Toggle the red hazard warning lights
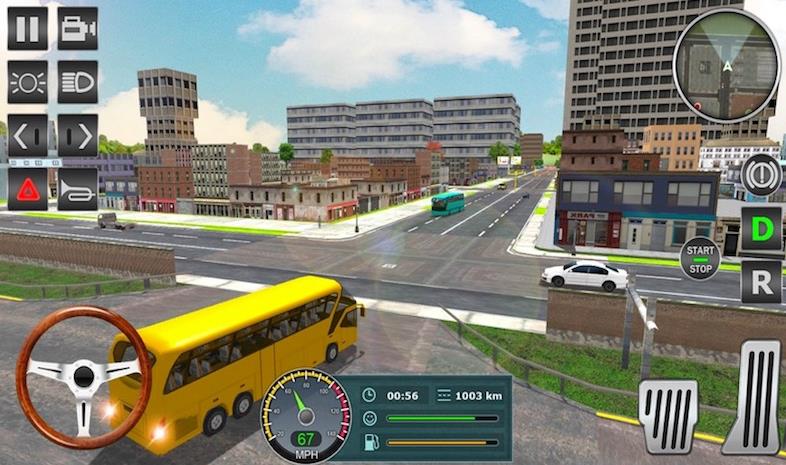 click(x=27, y=189)
